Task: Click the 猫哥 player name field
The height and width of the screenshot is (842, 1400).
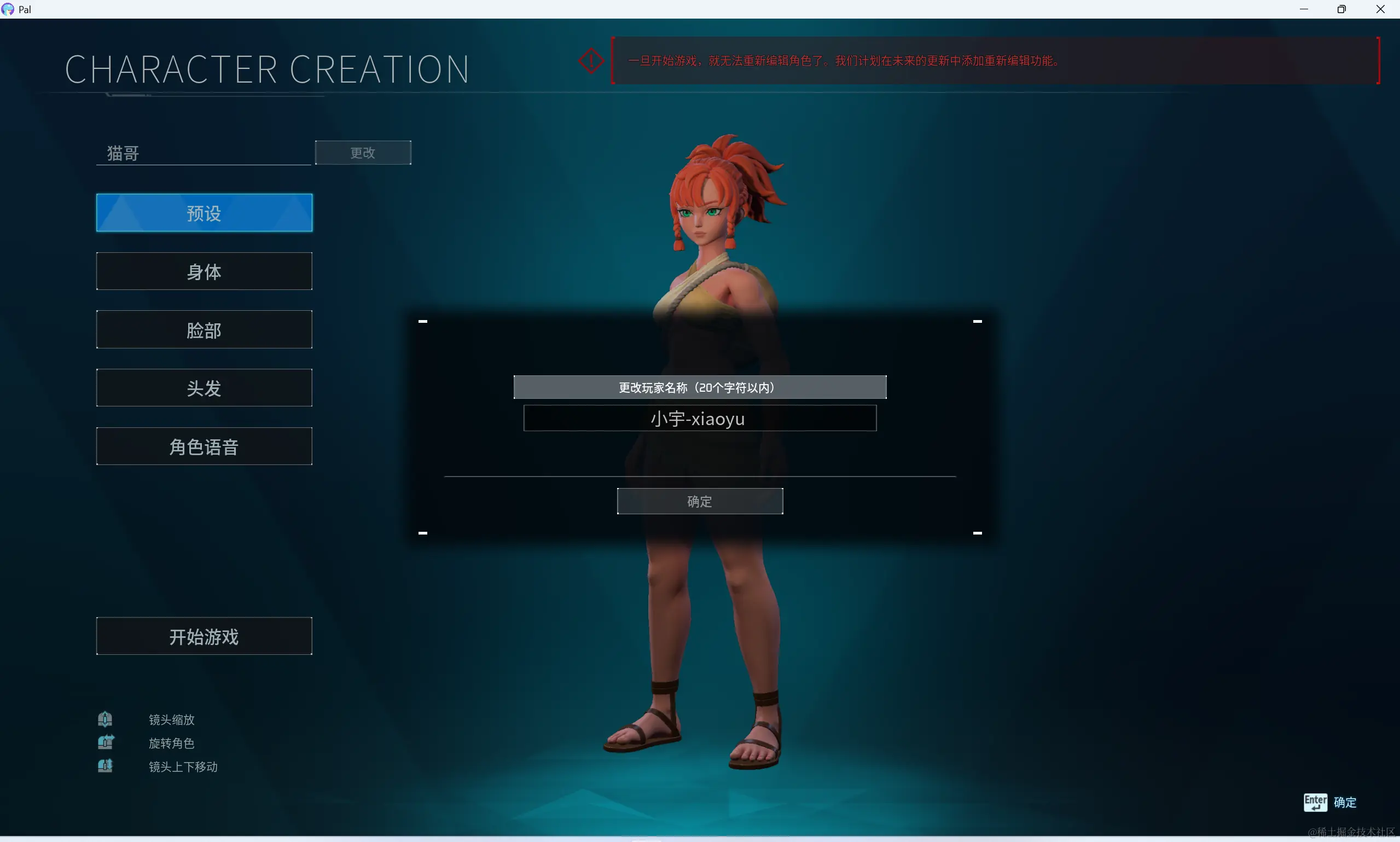Action: (x=204, y=153)
